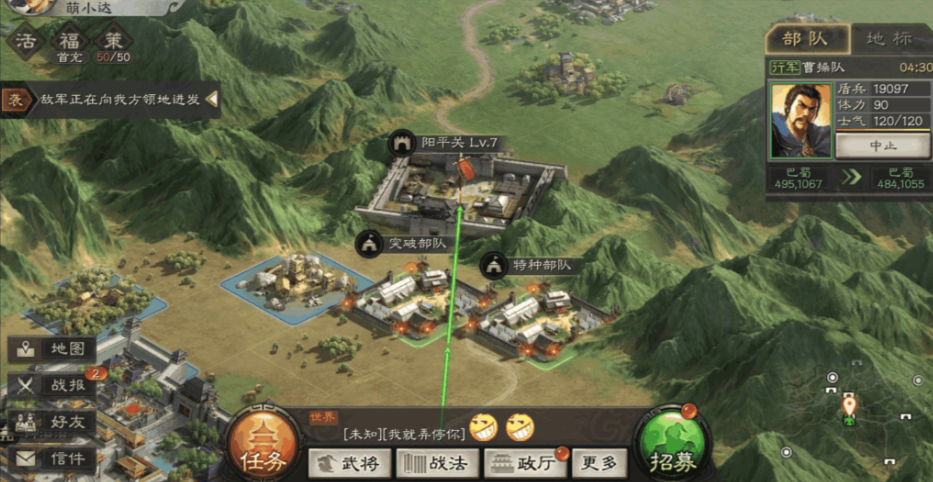Check the 信件 mail inbox
Viewport: 933px width, 482px height.
coord(55,459)
